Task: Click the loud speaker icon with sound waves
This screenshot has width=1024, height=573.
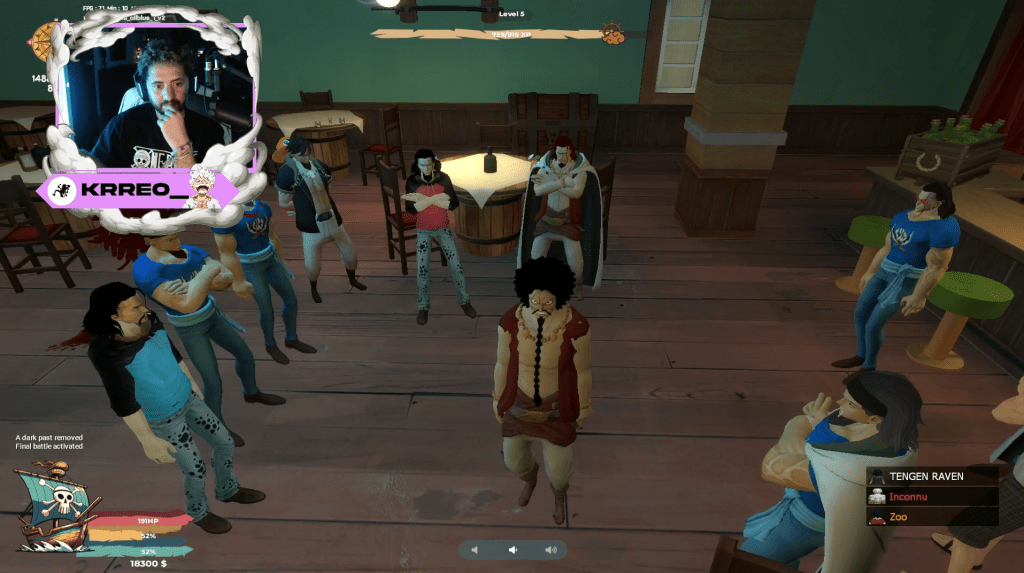Action: [550, 550]
